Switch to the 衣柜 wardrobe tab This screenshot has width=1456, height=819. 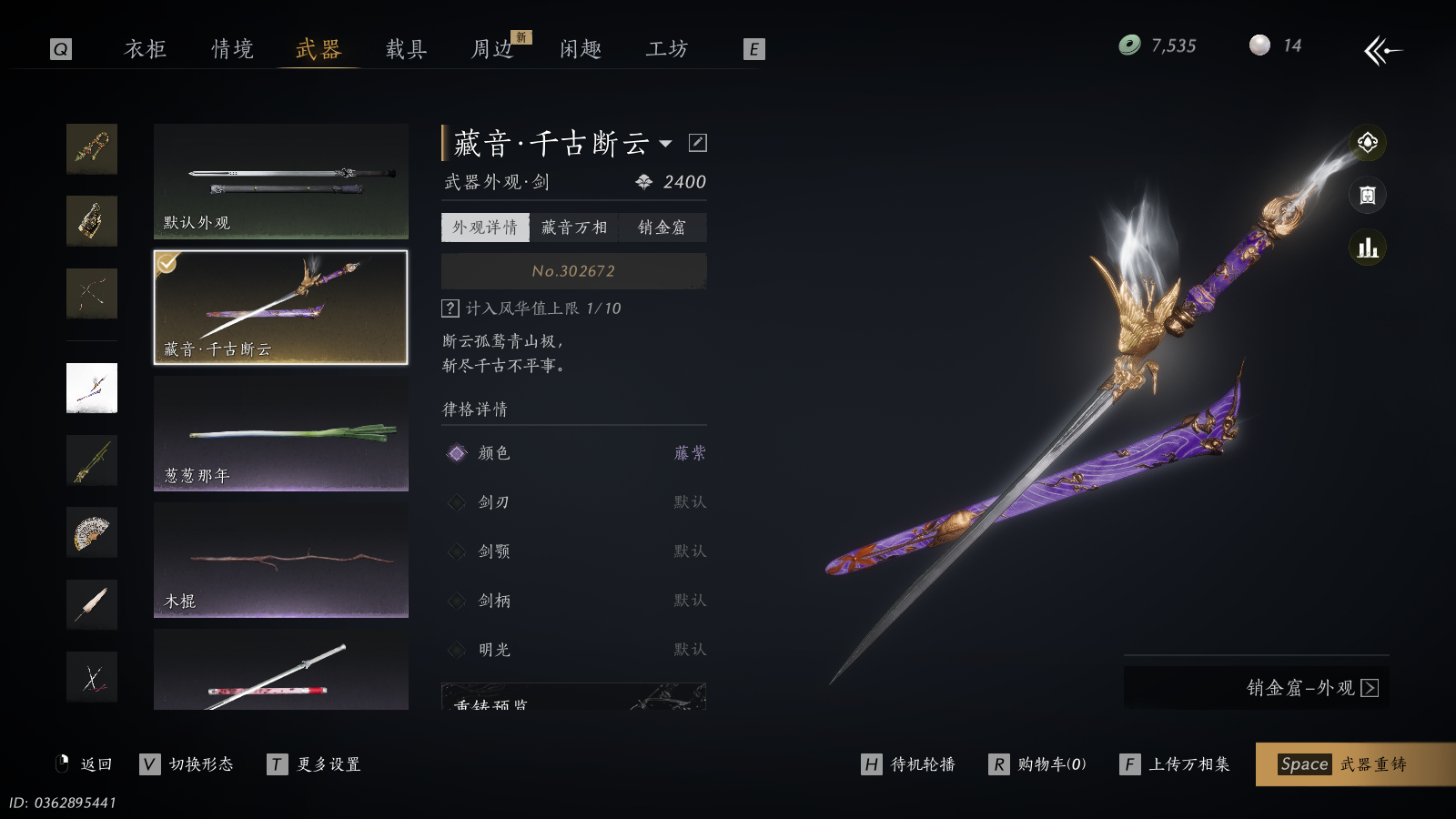pos(146,49)
